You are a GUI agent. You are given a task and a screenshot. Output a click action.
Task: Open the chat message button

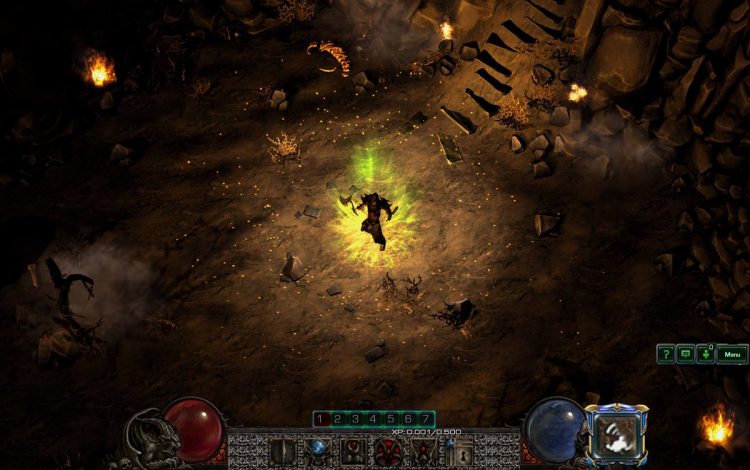point(685,353)
